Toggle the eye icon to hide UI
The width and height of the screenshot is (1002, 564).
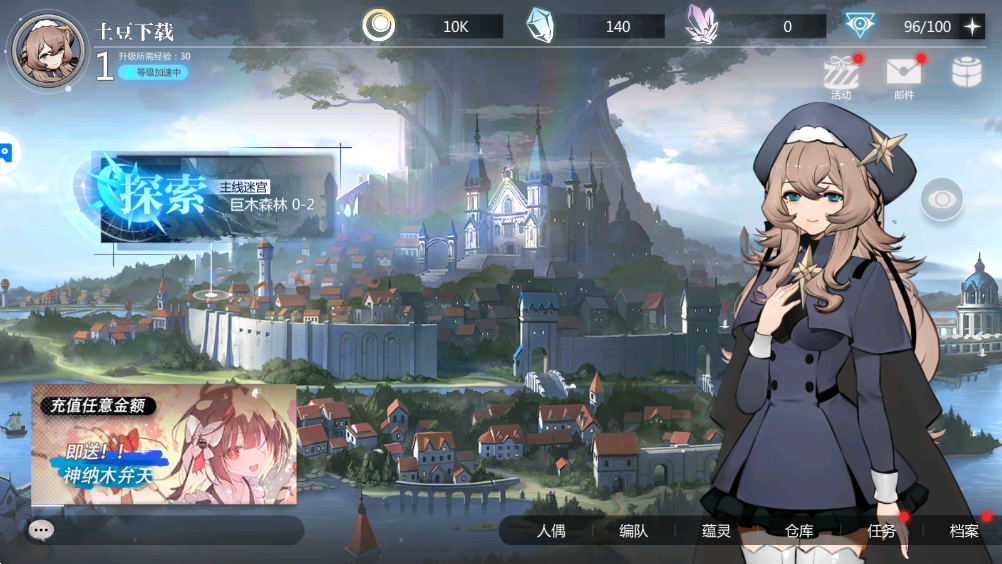click(942, 200)
